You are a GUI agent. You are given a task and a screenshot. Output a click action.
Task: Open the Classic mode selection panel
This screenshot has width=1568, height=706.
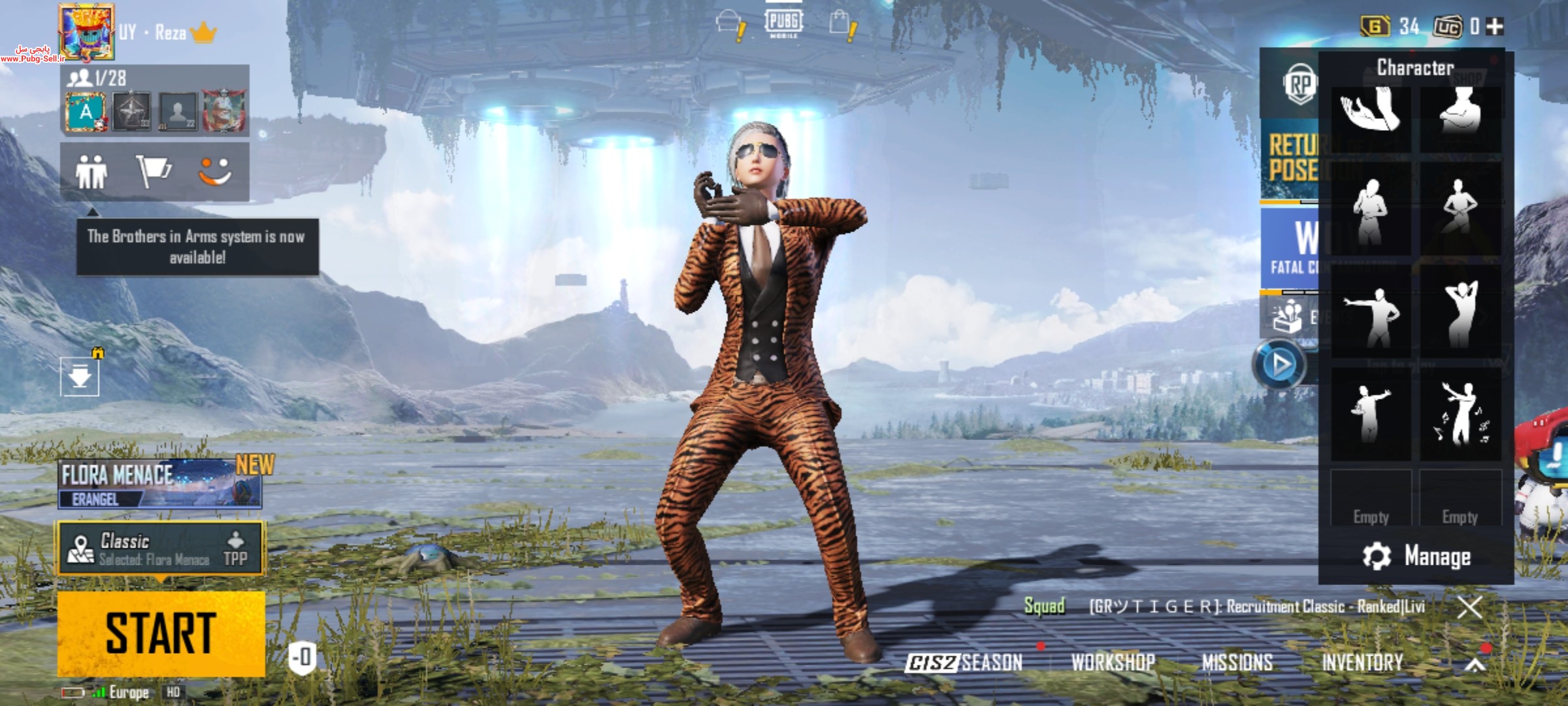(x=161, y=549)
